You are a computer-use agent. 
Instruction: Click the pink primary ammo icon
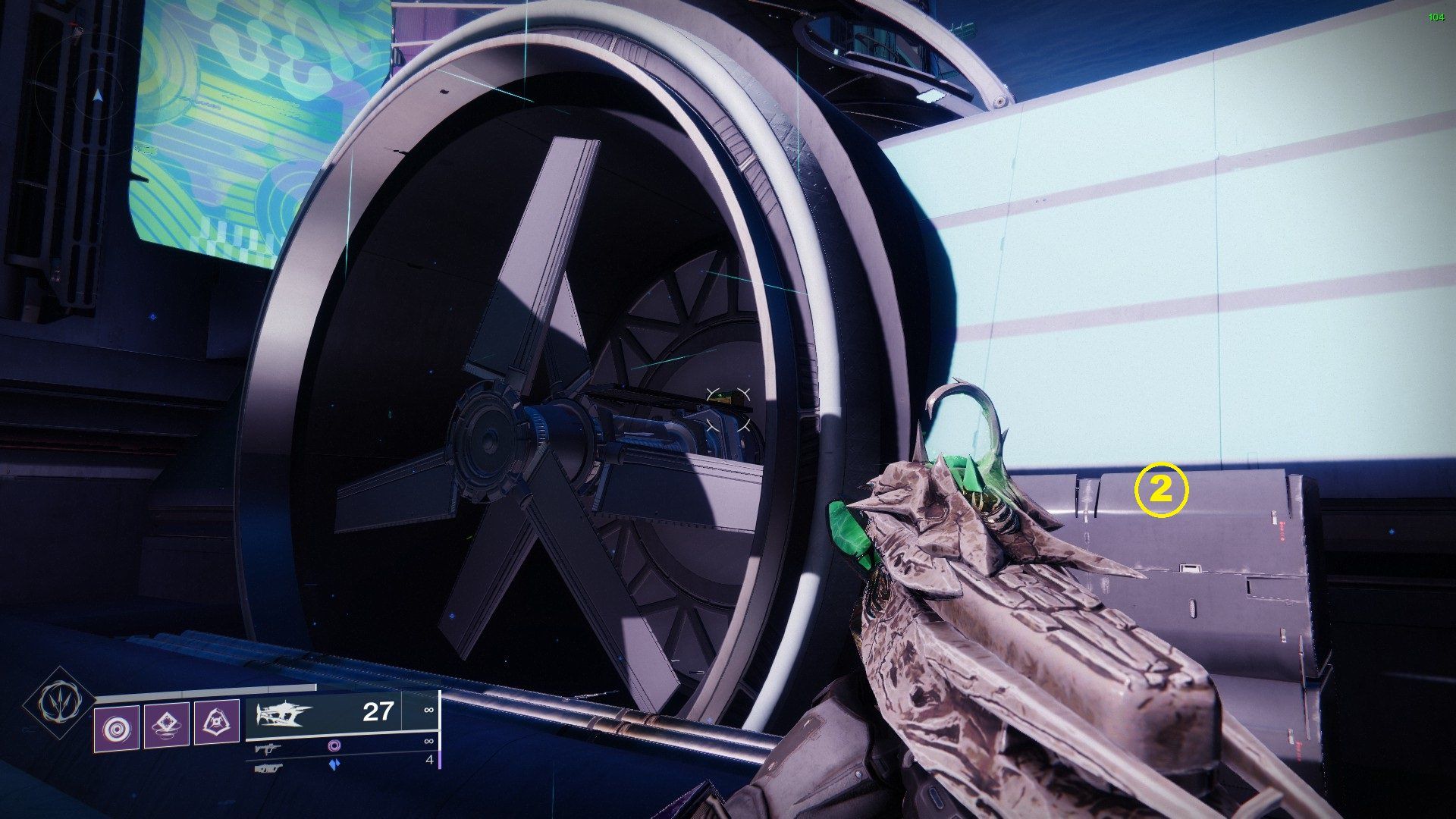pos(336,747)
